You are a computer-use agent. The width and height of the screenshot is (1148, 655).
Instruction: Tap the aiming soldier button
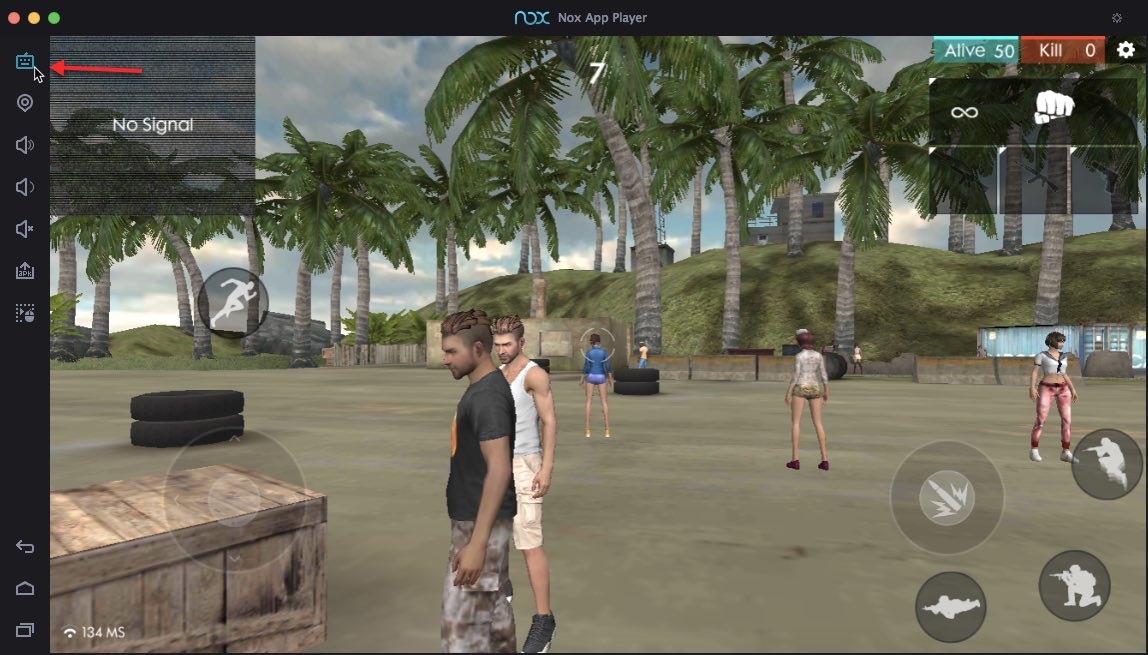coord(1107,464)
